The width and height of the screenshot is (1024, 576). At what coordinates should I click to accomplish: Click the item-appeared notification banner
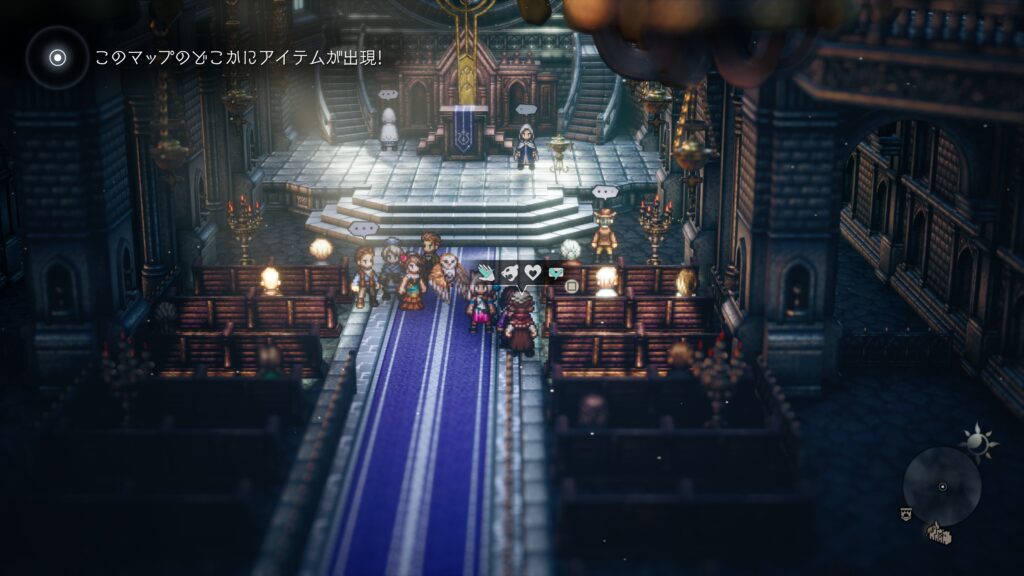(x=237, y=57)
